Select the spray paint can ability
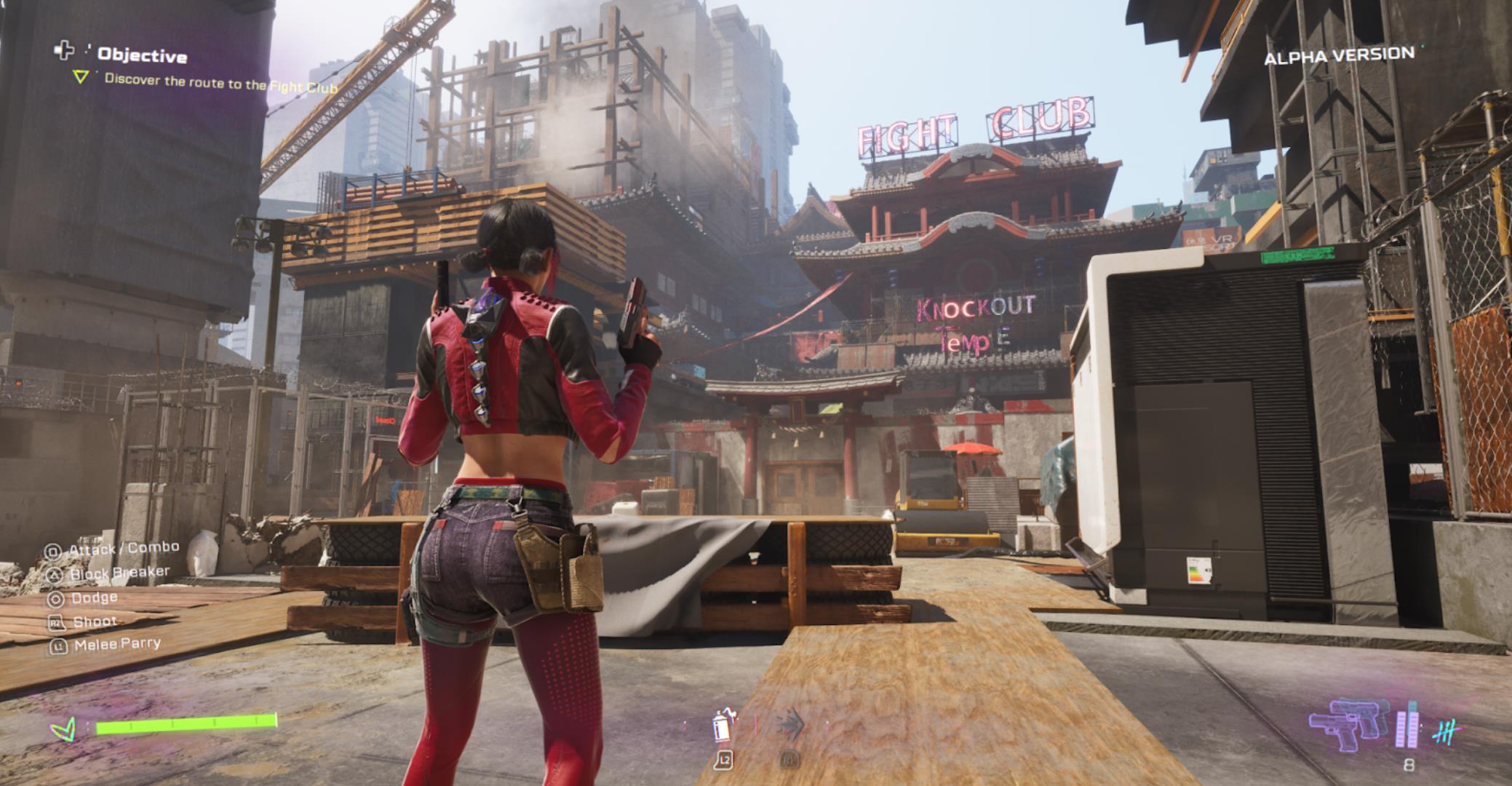The width and height of the screenshot is (1512, 786). tap(723, 726)
